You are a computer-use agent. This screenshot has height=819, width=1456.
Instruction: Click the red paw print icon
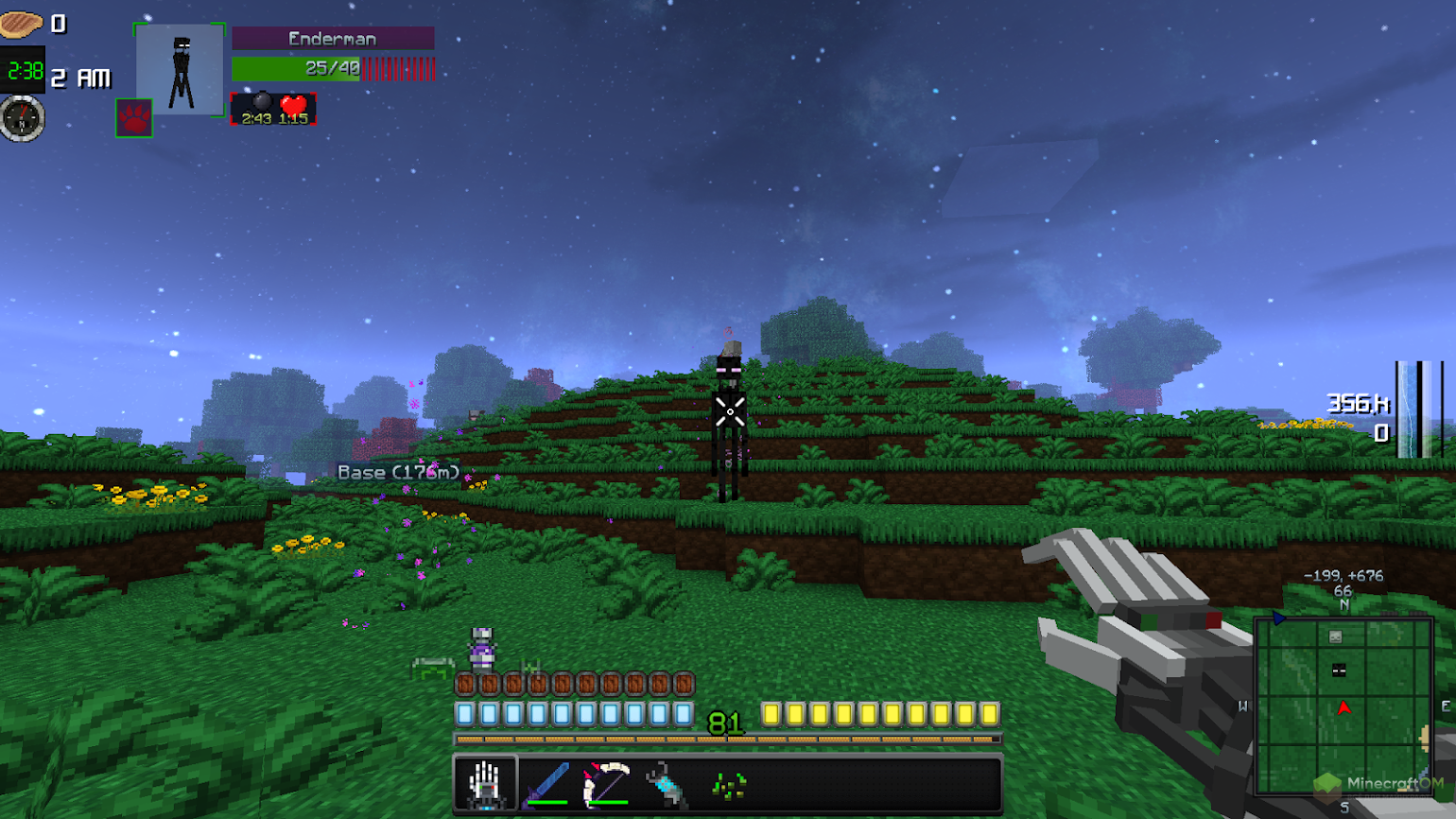pos(134,118)
